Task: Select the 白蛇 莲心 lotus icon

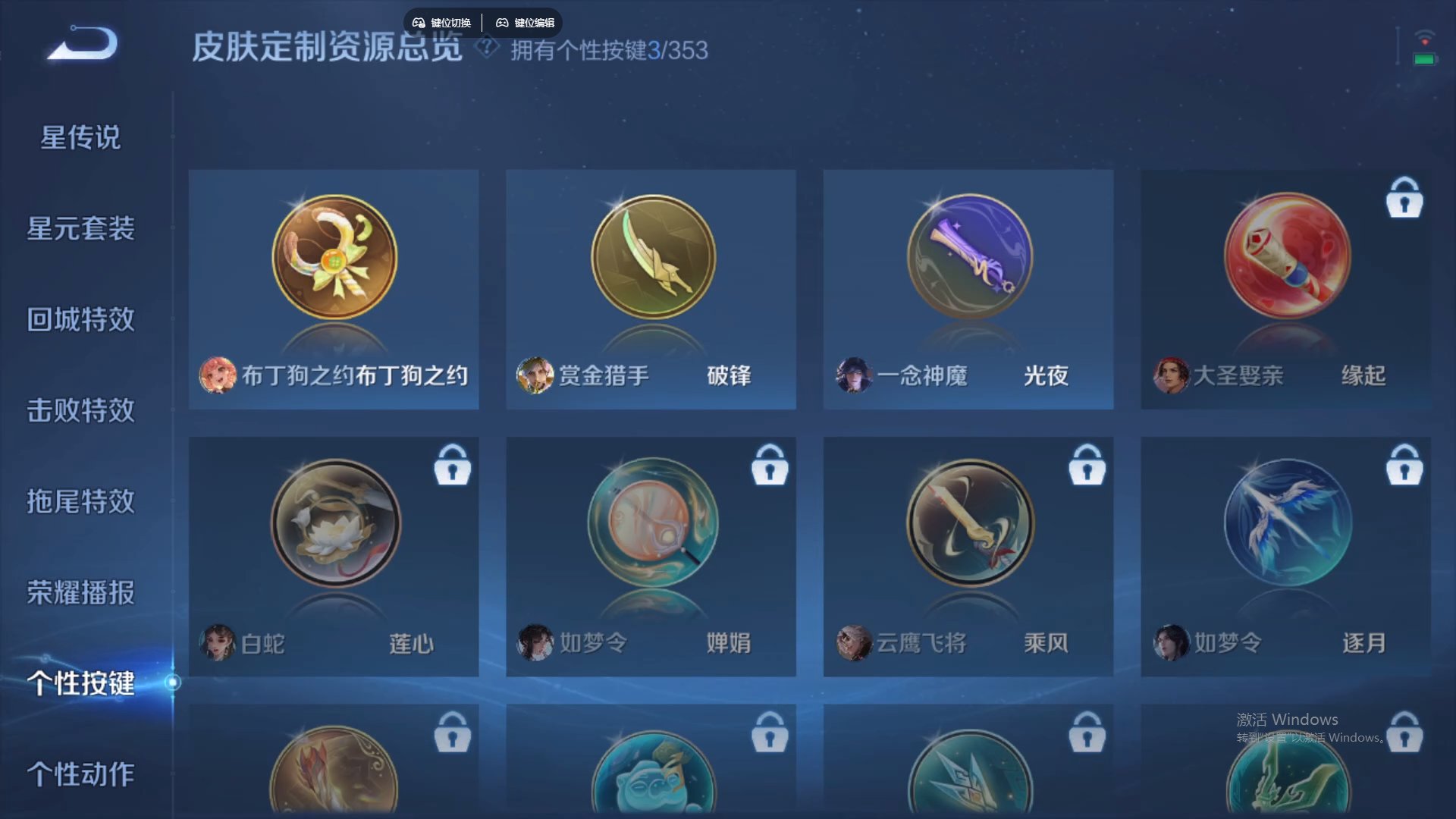Action: [334, 525]
